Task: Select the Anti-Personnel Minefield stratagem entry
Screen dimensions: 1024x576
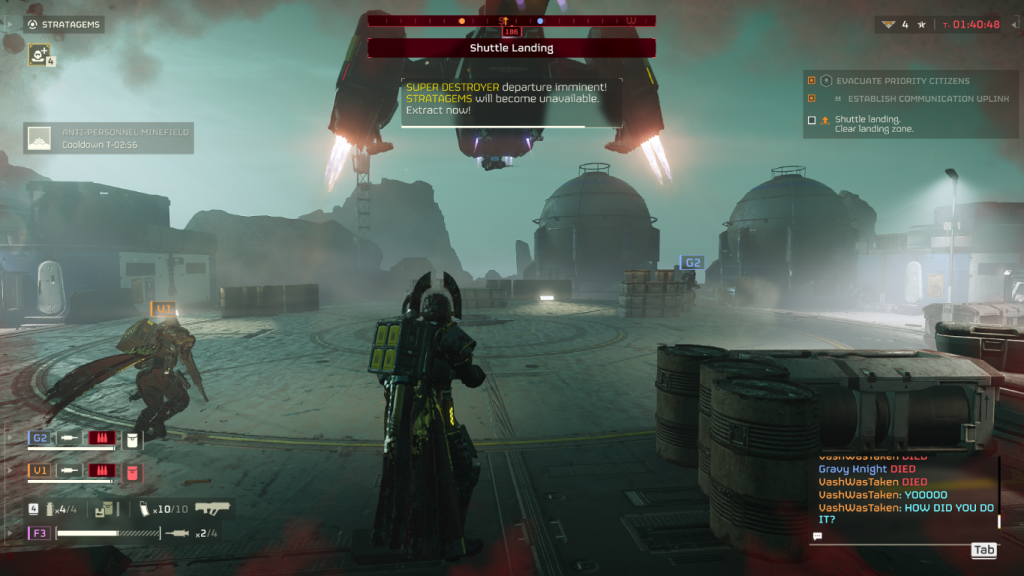Action: click(108, 138)
